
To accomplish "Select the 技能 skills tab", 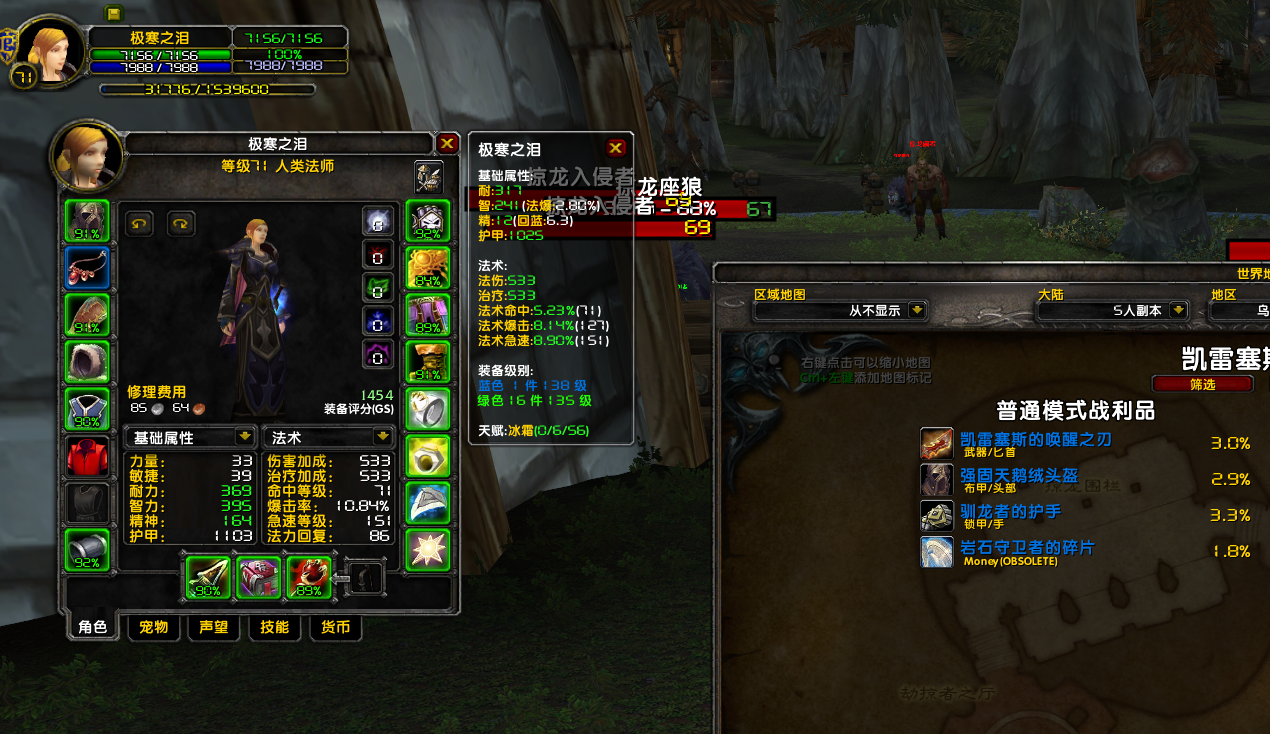I will (x=274, y=627).
